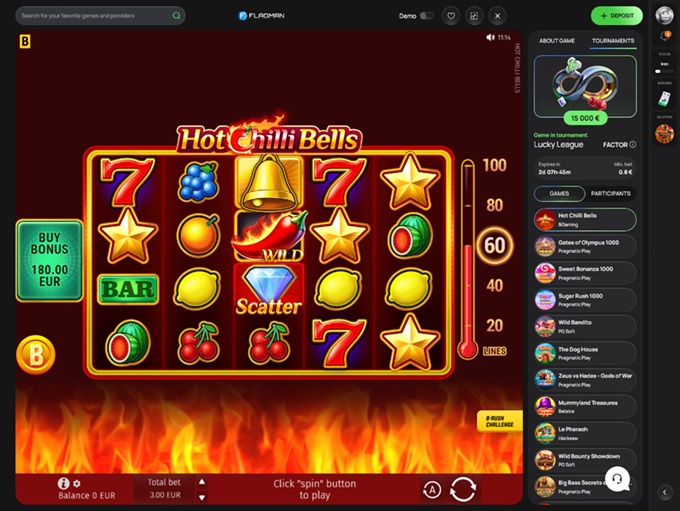This screenshot has width=680, height=511.
Task: Show the Participants list
Action: 611,193
